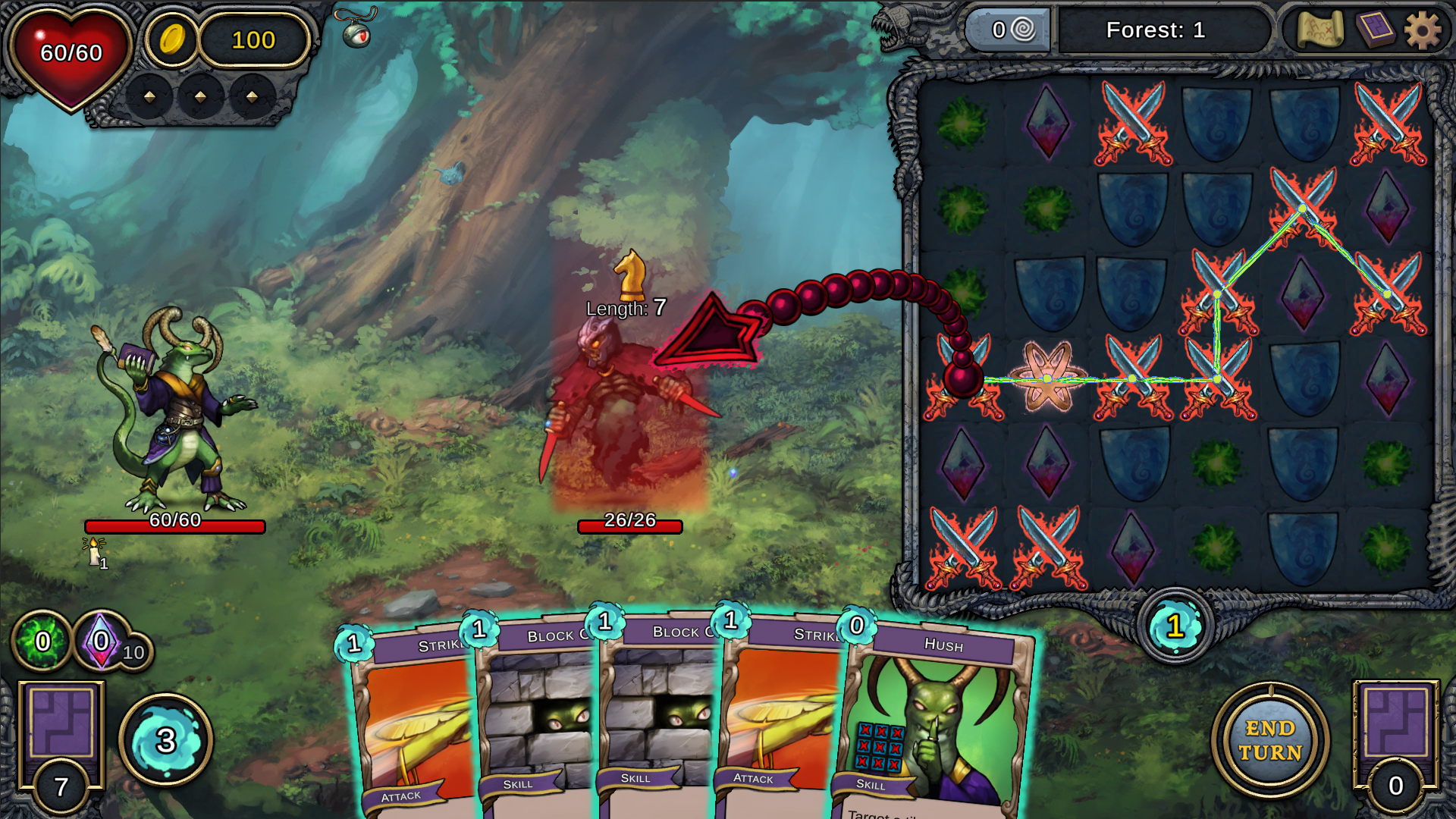Image resolution: width=1456 pixels, height=819 pixels.
Task: Open the purple spellbook journal
Action: click(x=1374, y=31)
